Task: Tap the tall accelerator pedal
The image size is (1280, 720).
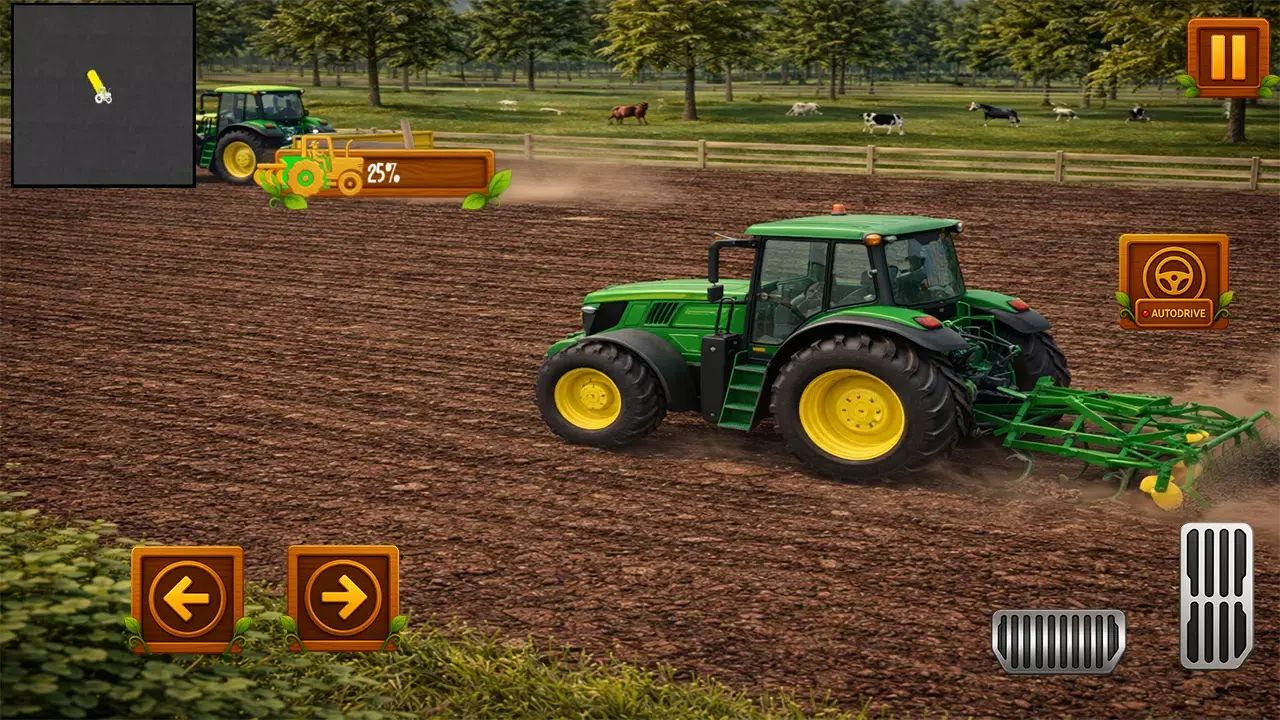Action: pos(1216,595)
